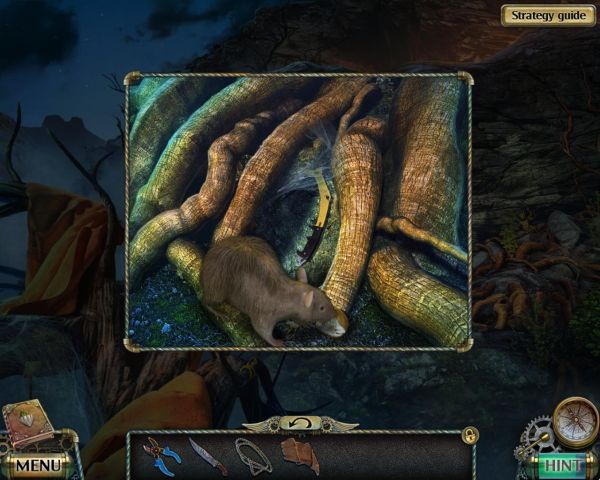The width and height of the screenshot is (600, 480).
Task: Choose the torn brown cloth item
Action: coord(299,455)
